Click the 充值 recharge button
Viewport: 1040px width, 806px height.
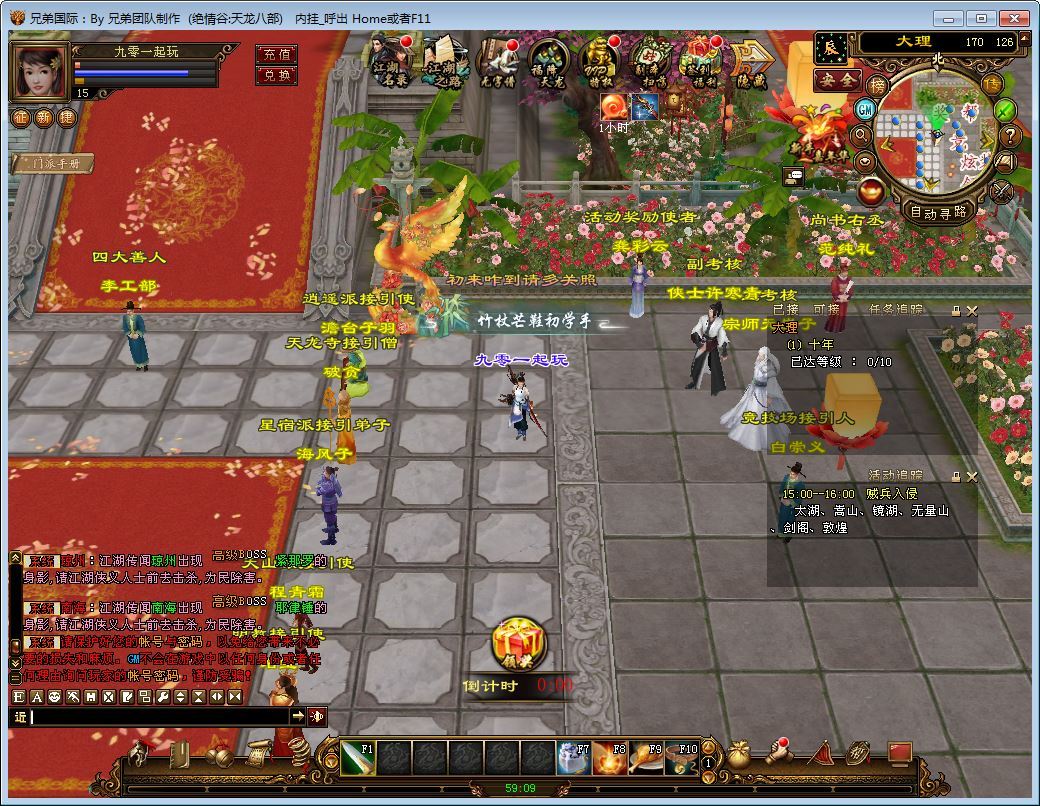[276, 54]
